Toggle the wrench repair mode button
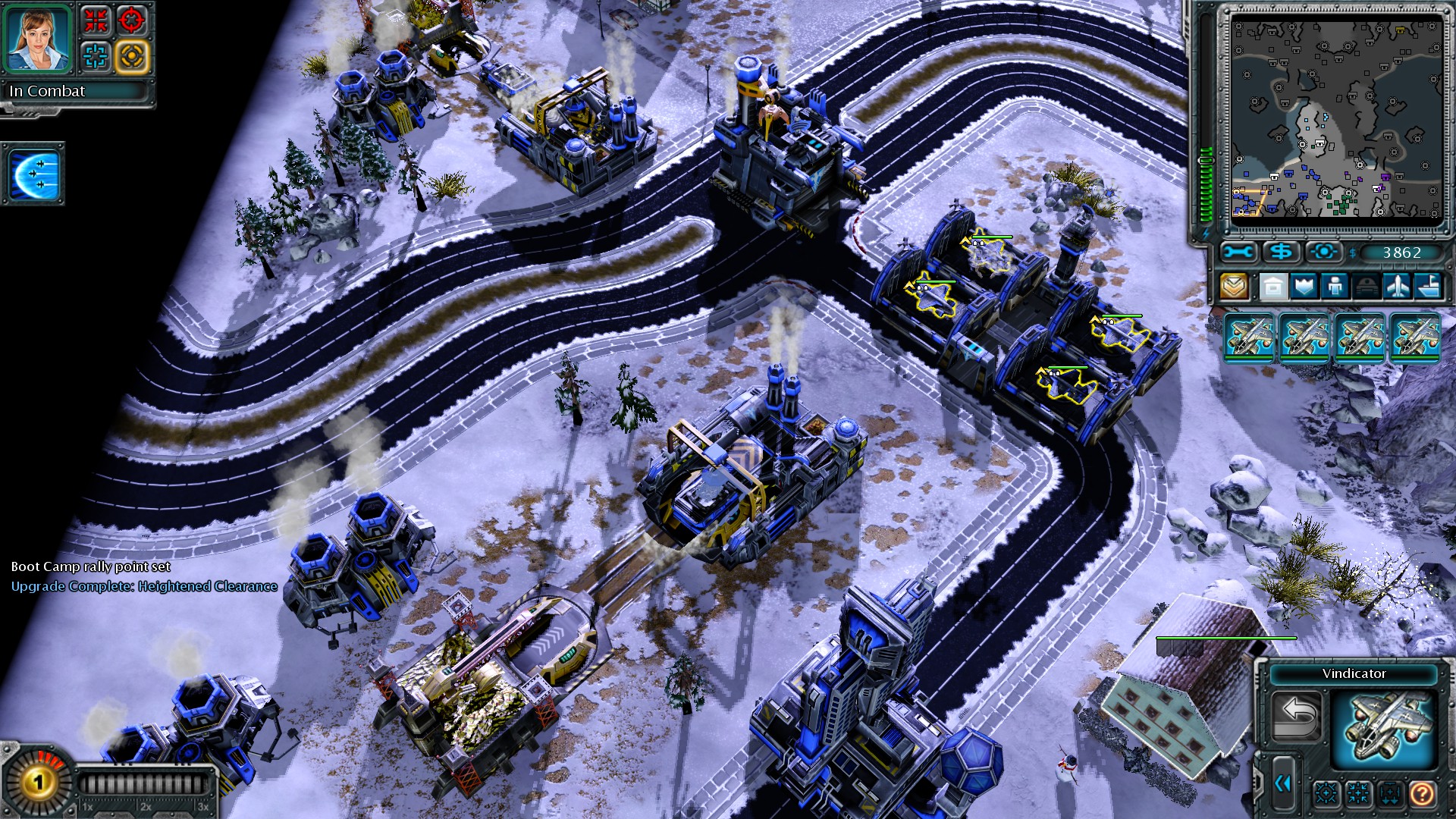The width and height of the screenshot is (1456, 819). [x=1239, y=252]
